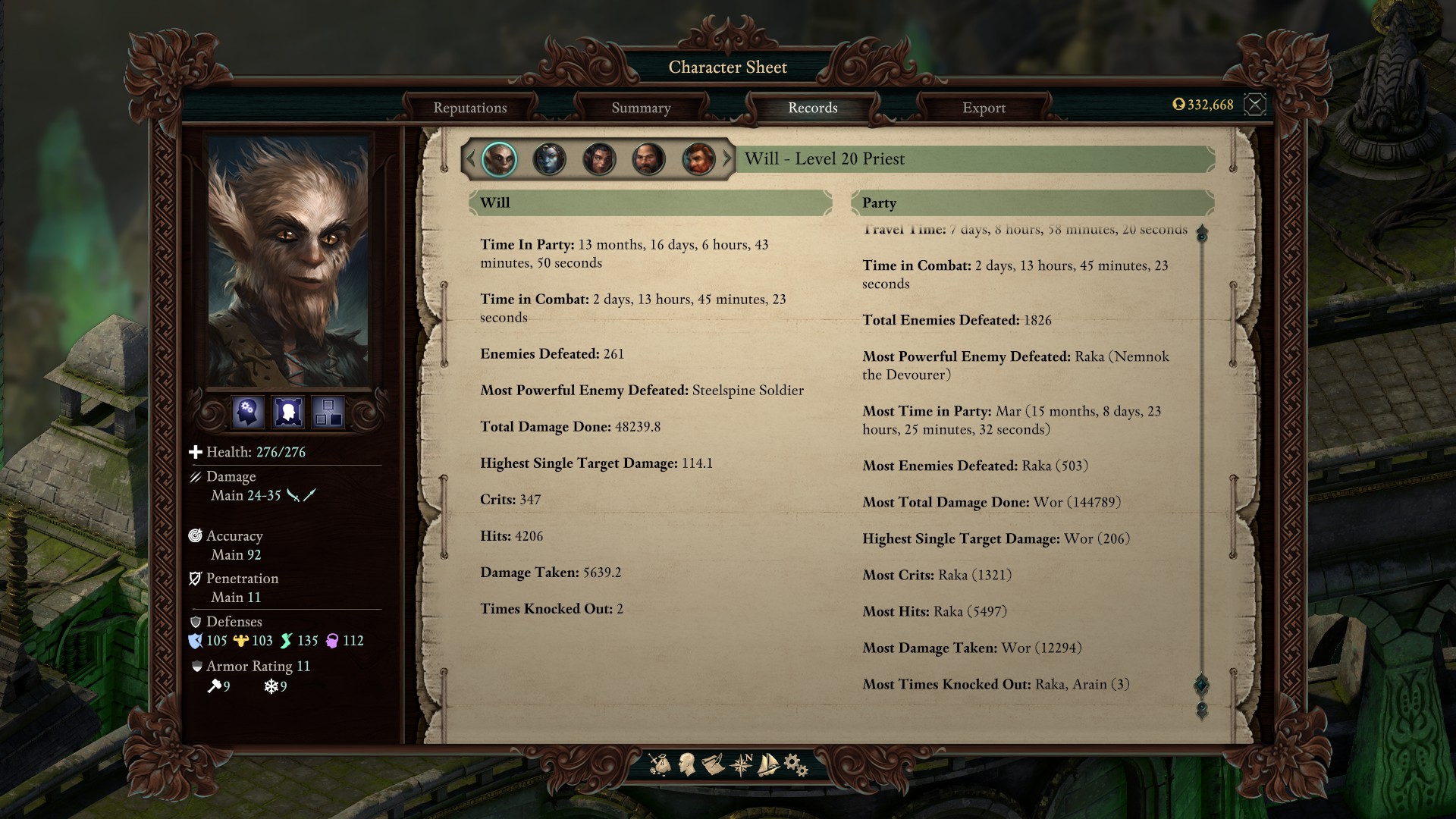This screenshot has width=1456, height=819.
Task: Pick the black-bearded man companion portrait
Action: coord(648,159)
